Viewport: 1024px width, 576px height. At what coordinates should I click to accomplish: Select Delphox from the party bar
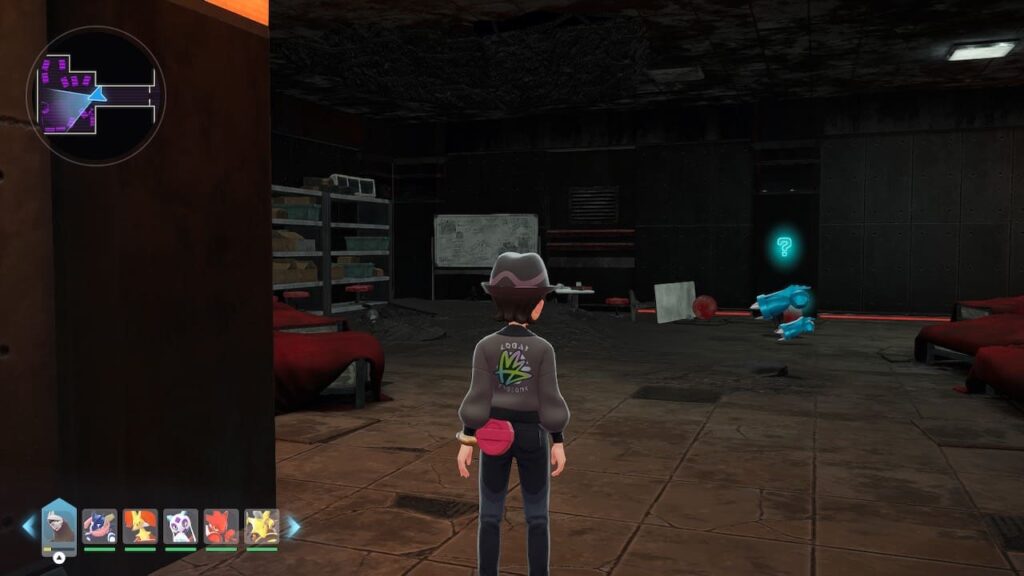140,526
